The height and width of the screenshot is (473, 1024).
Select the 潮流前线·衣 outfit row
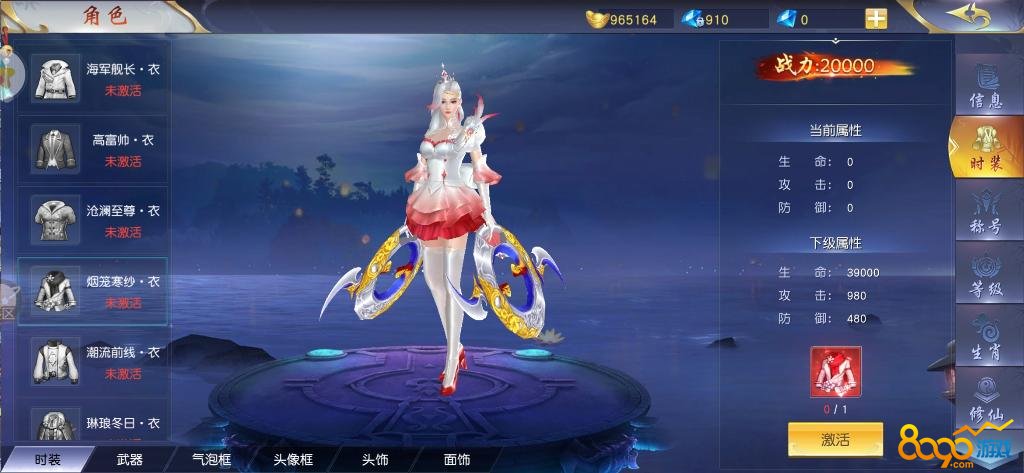tap(93, 362)
